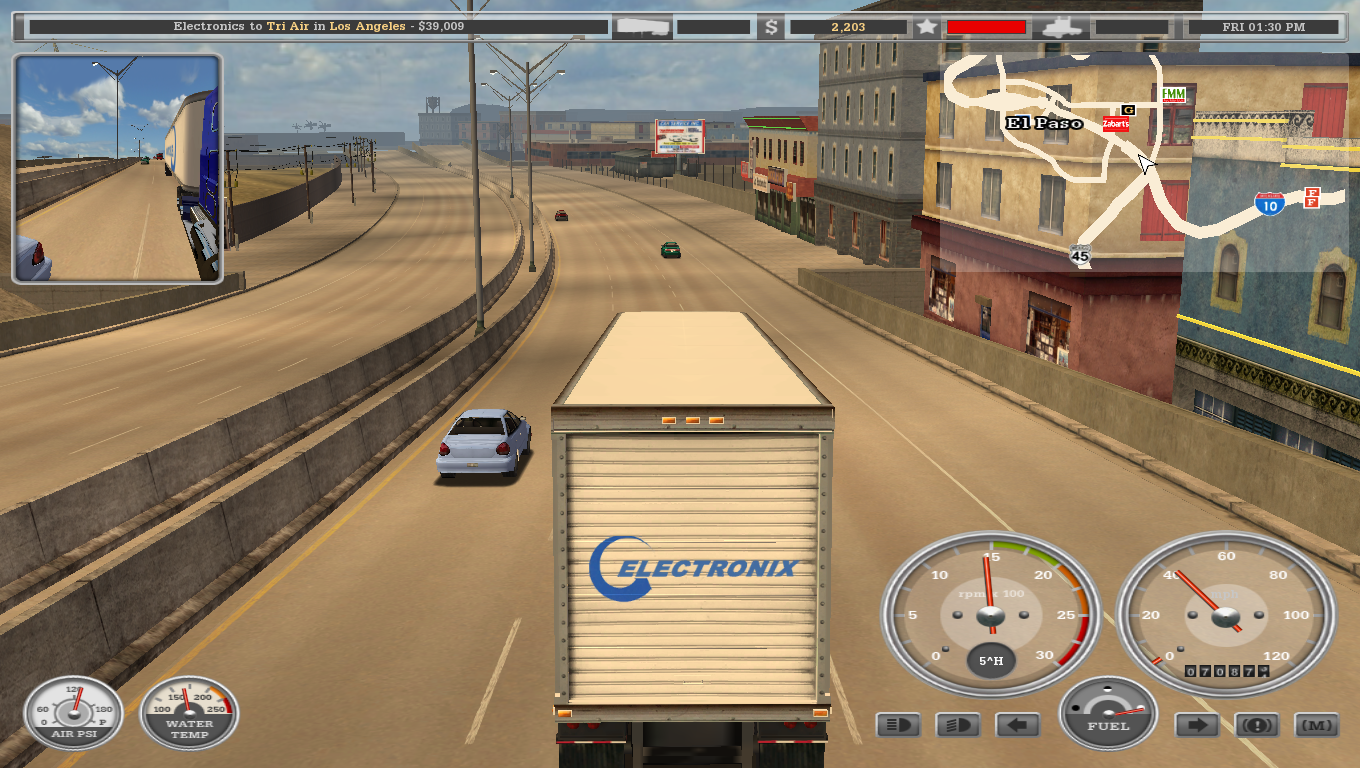
Task: Choose the red FF marker on map
Action: pos(1312,197)
